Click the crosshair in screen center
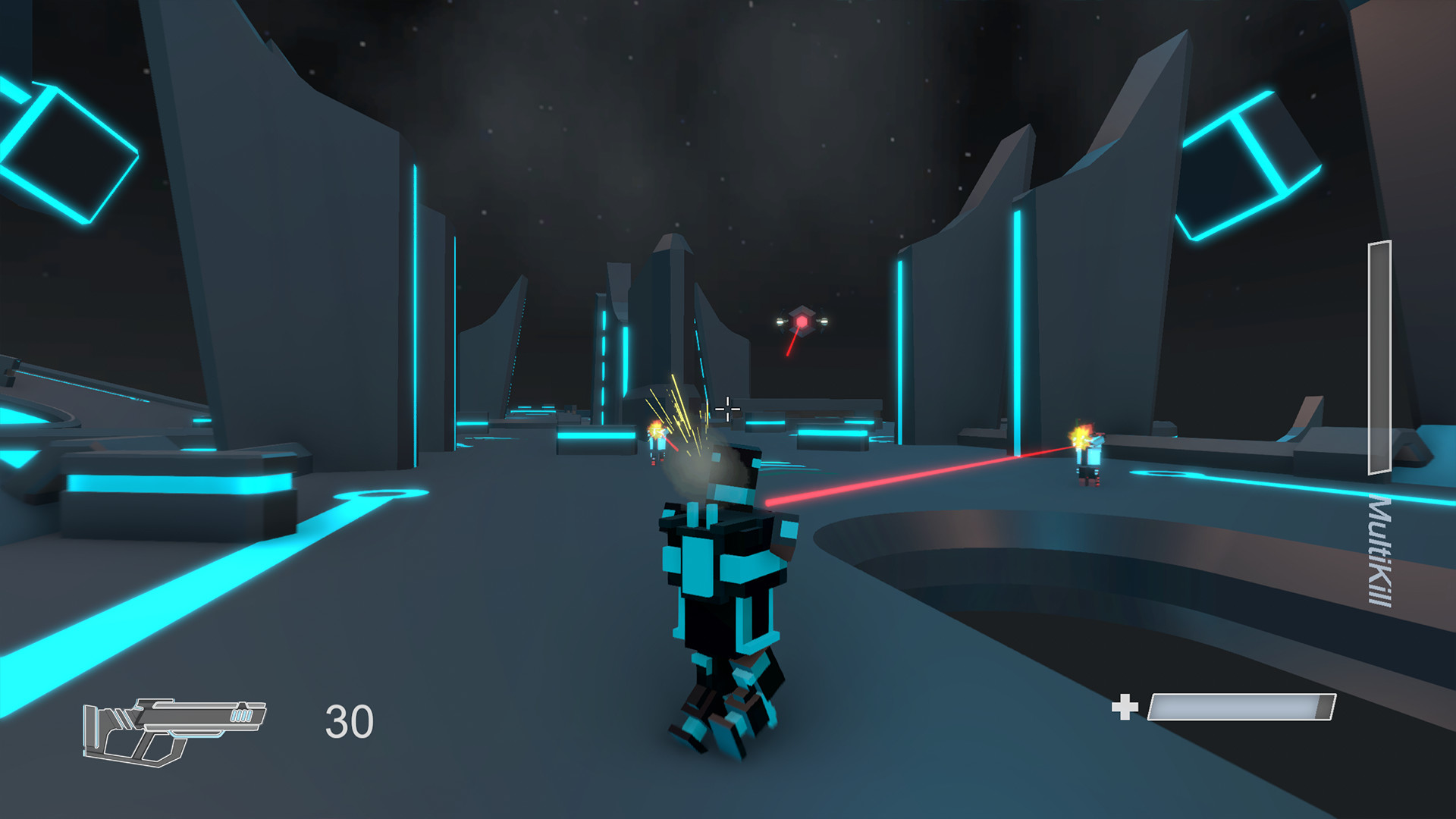The image size is (1456, 819). click(x=727, y=409)
